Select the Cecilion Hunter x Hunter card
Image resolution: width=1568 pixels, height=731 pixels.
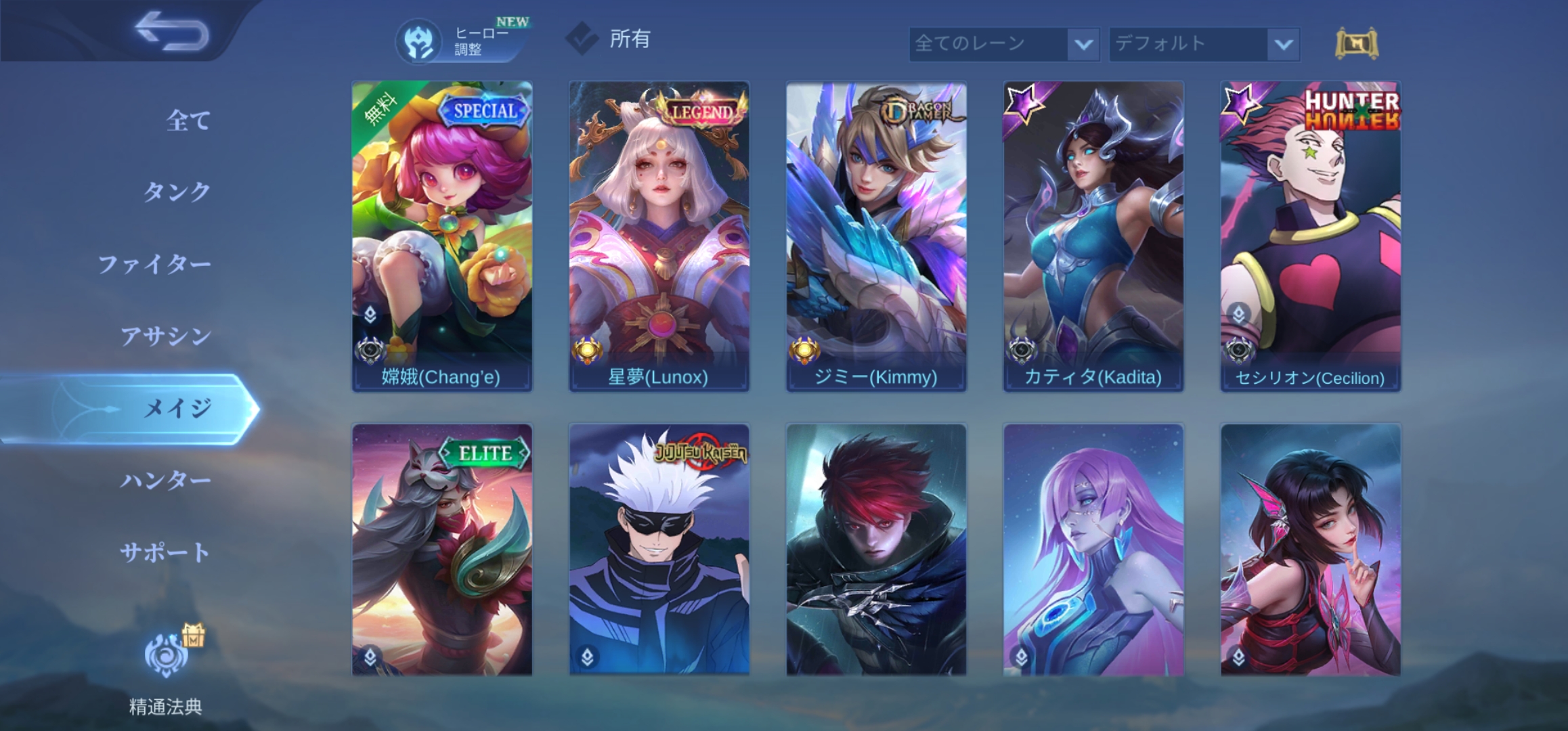(1311, 236)
